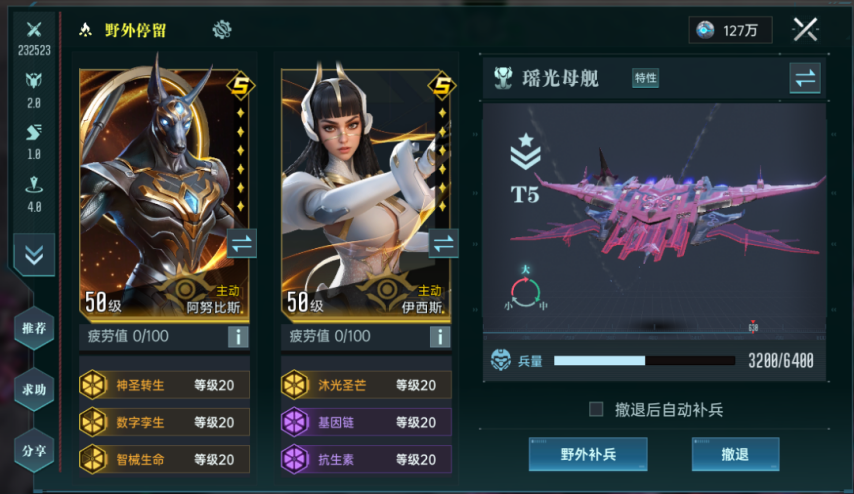This screenshot has height=494, width=854.
Task: Show fatigue info for 伊西斯
Action: [440, 336]
